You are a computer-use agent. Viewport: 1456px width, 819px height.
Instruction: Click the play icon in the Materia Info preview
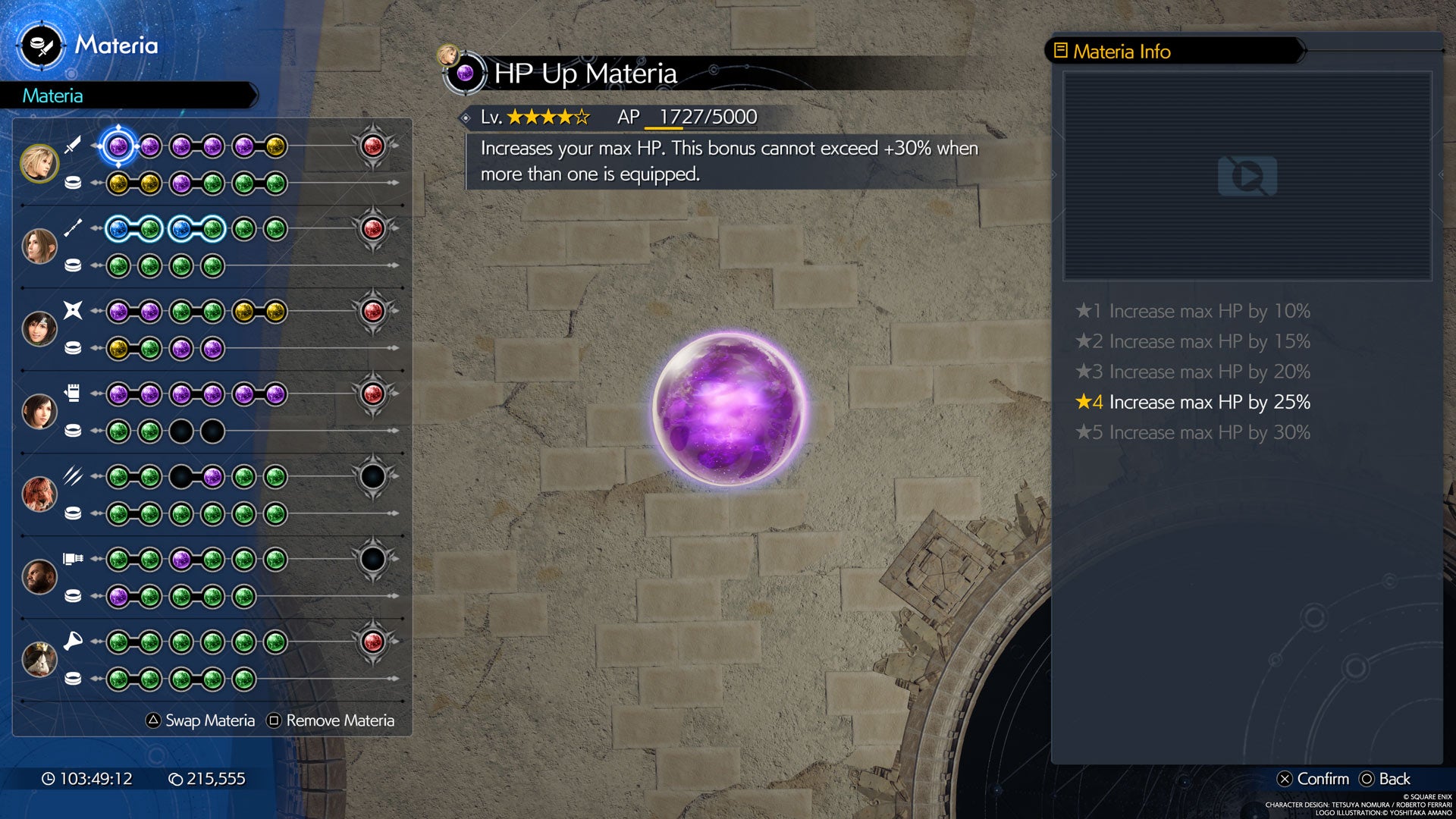1246,176
